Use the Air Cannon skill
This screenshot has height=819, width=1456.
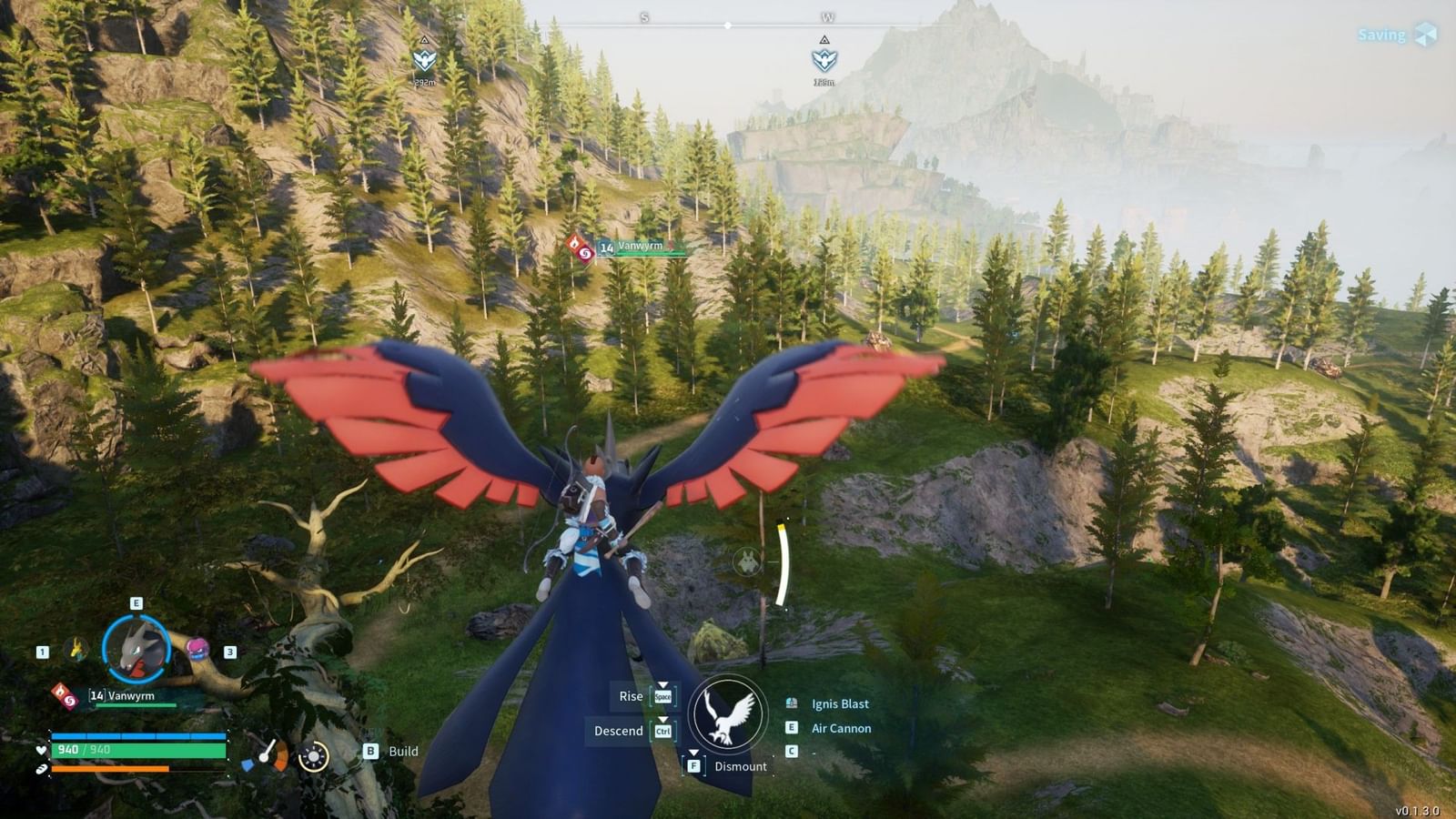click(841, 728)
